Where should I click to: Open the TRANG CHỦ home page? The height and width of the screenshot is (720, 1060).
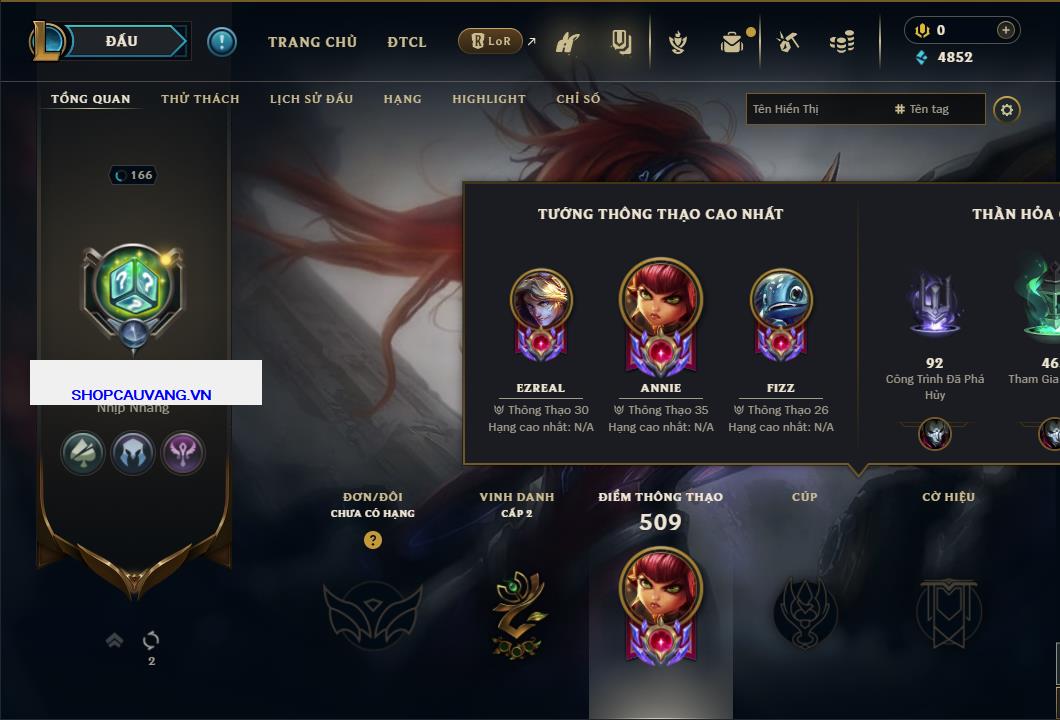click(x=312, y=42)
